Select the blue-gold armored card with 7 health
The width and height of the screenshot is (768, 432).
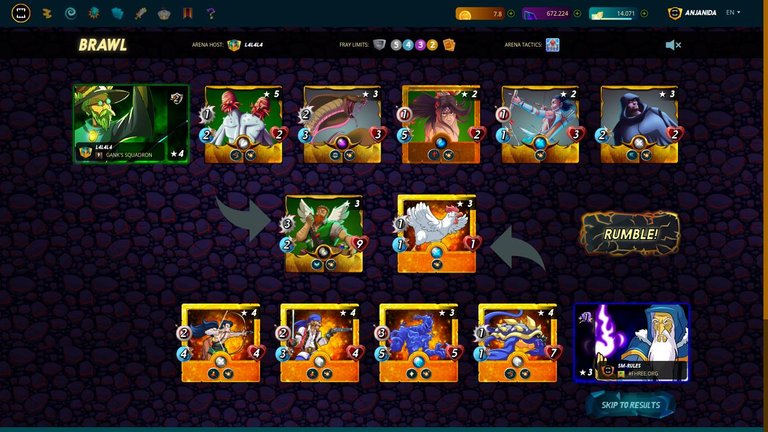point(517,343)
